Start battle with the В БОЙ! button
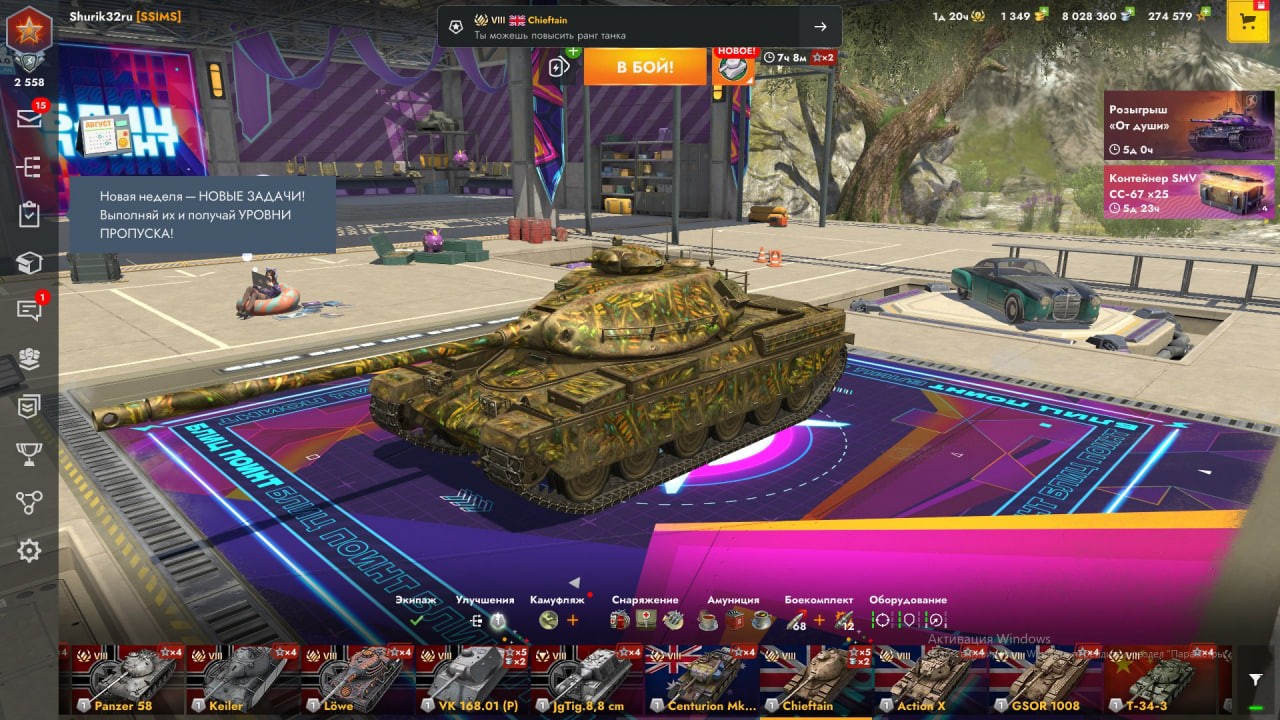Image resolution: width=1280 pixels, height=720 pixels. pyautogui.click(x=645, y=67)
